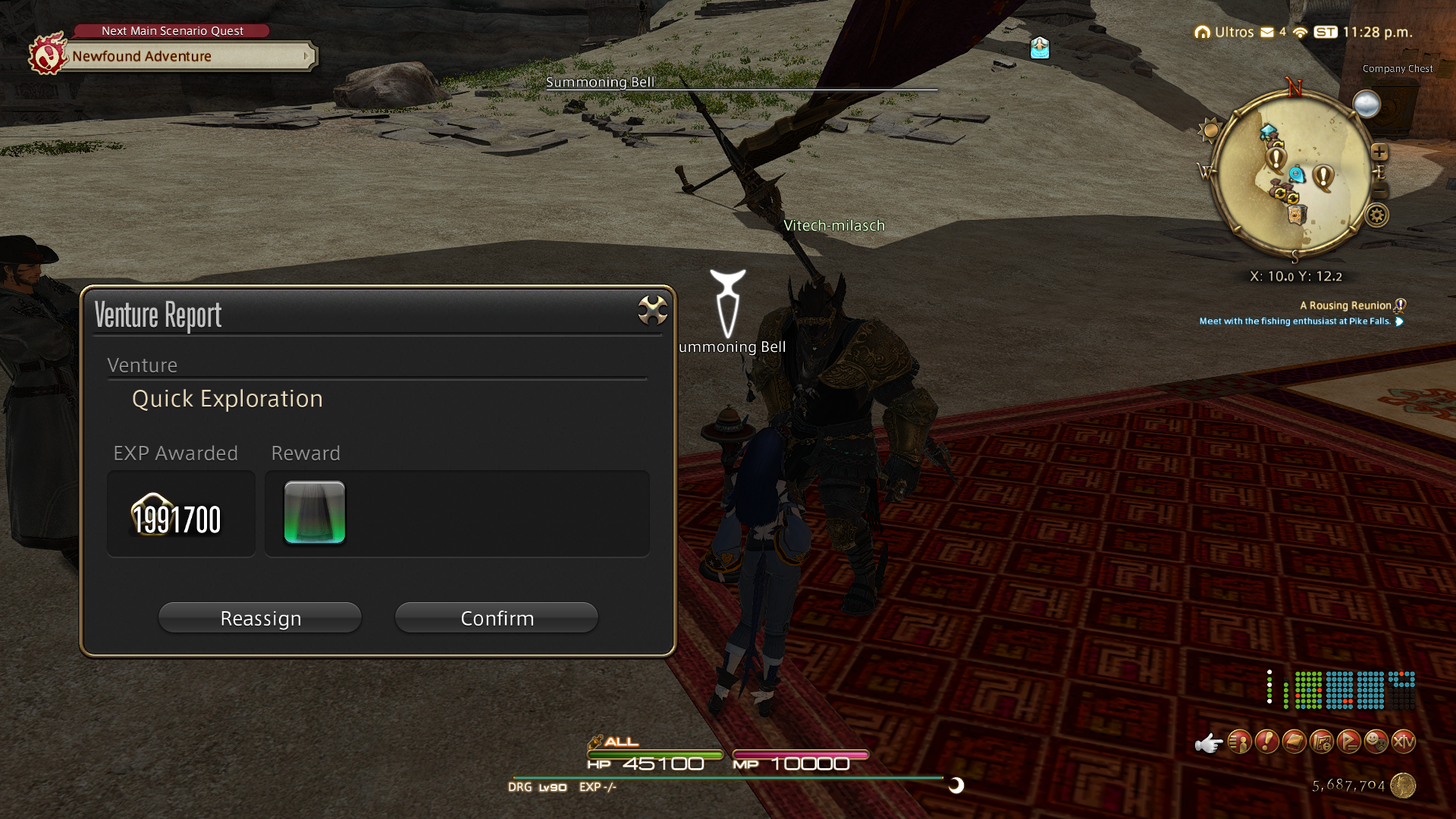Open minimap settings gear
The height and width of the screenshot is (819, 1456).
1377,216
